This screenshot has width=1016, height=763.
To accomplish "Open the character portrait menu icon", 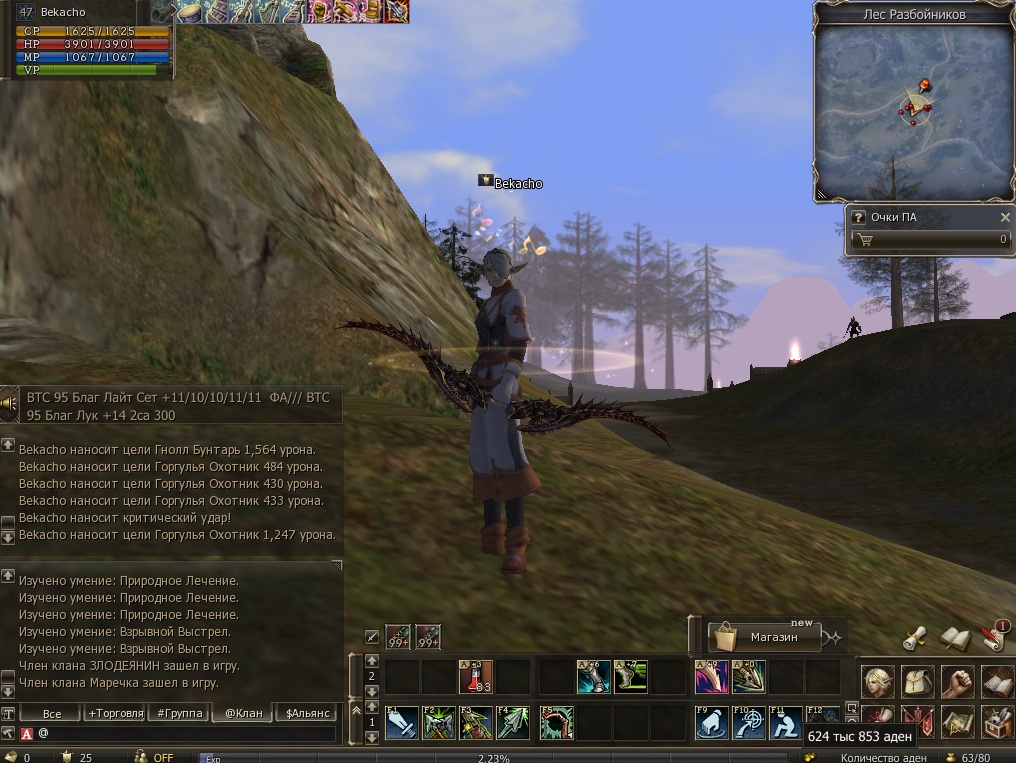I will (x=878, y=681).
